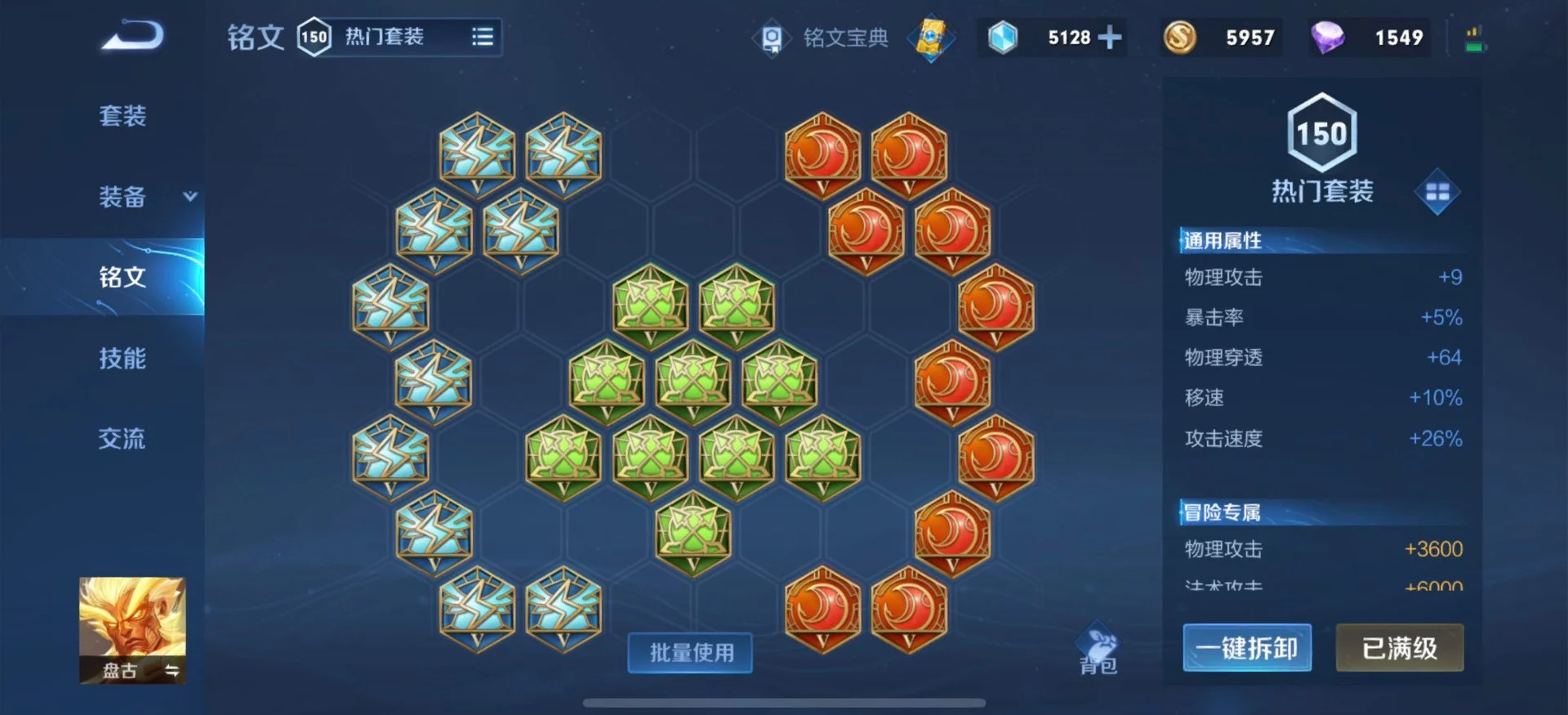The height and width of the screenshot is (715, 1568).
Task: Switch to the 套装 tab
Action: coord(122,117)
